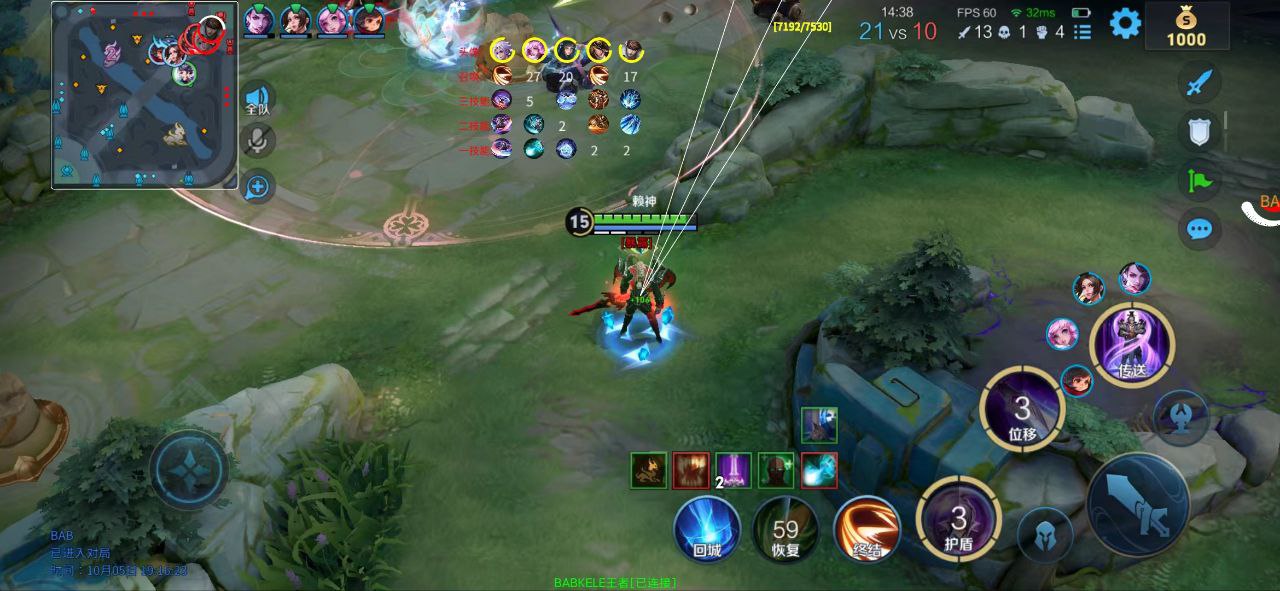
Task: Cast the 传送 teleport ultimate
Action: [x=1131, y=345]
